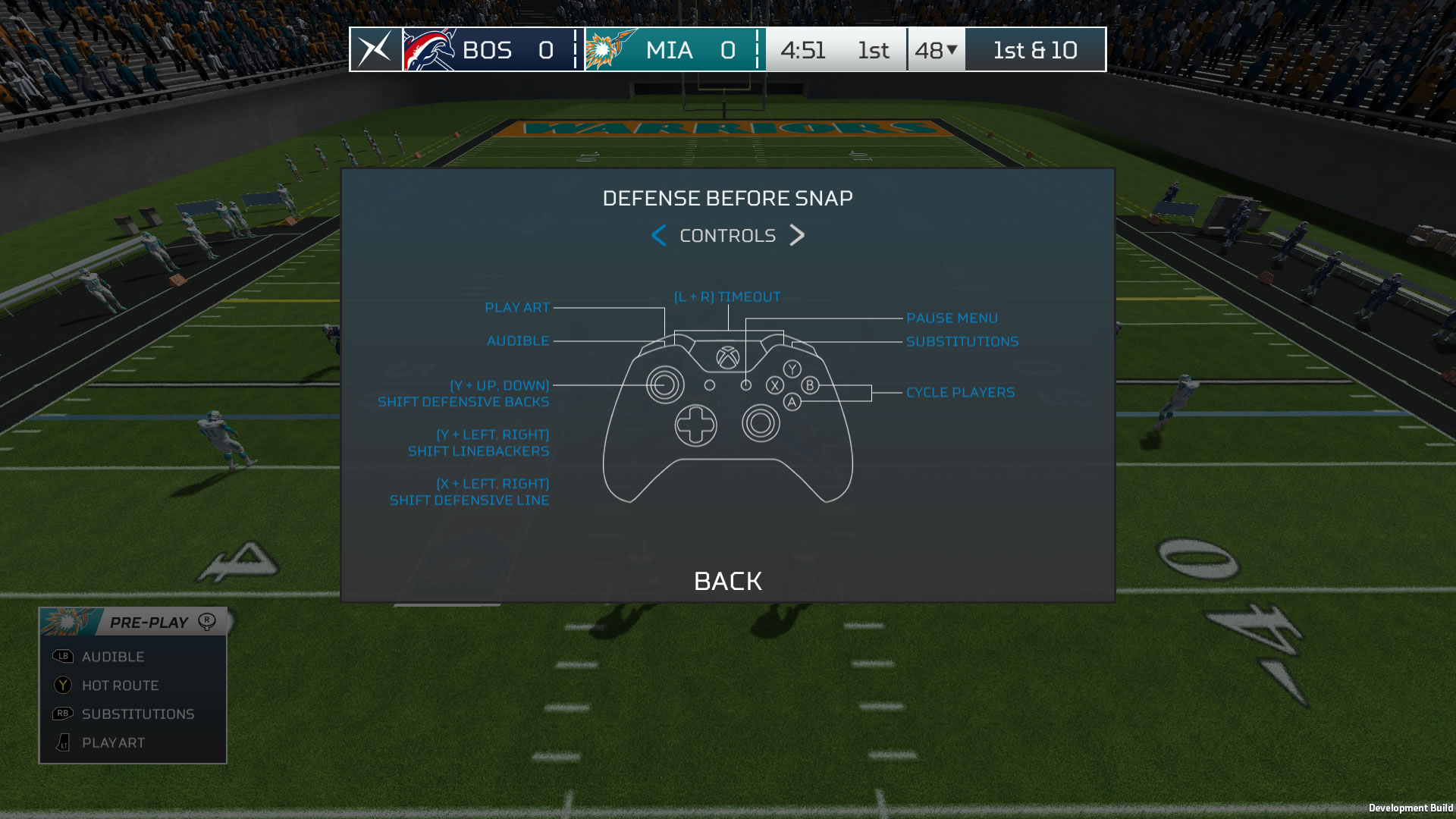1456x819 pixels.
Task: Click the league logo on the scoreboard
Action: [376, 50]
